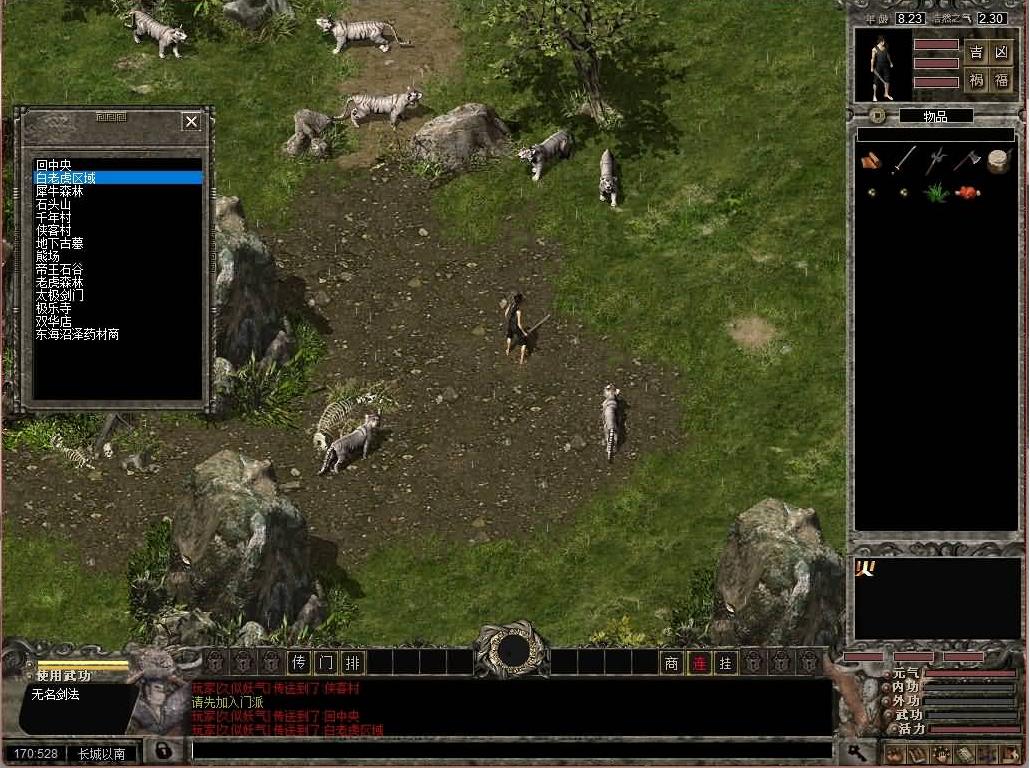
Task: Click the 吉 button beside the portrait
Action: click(976, 52)
